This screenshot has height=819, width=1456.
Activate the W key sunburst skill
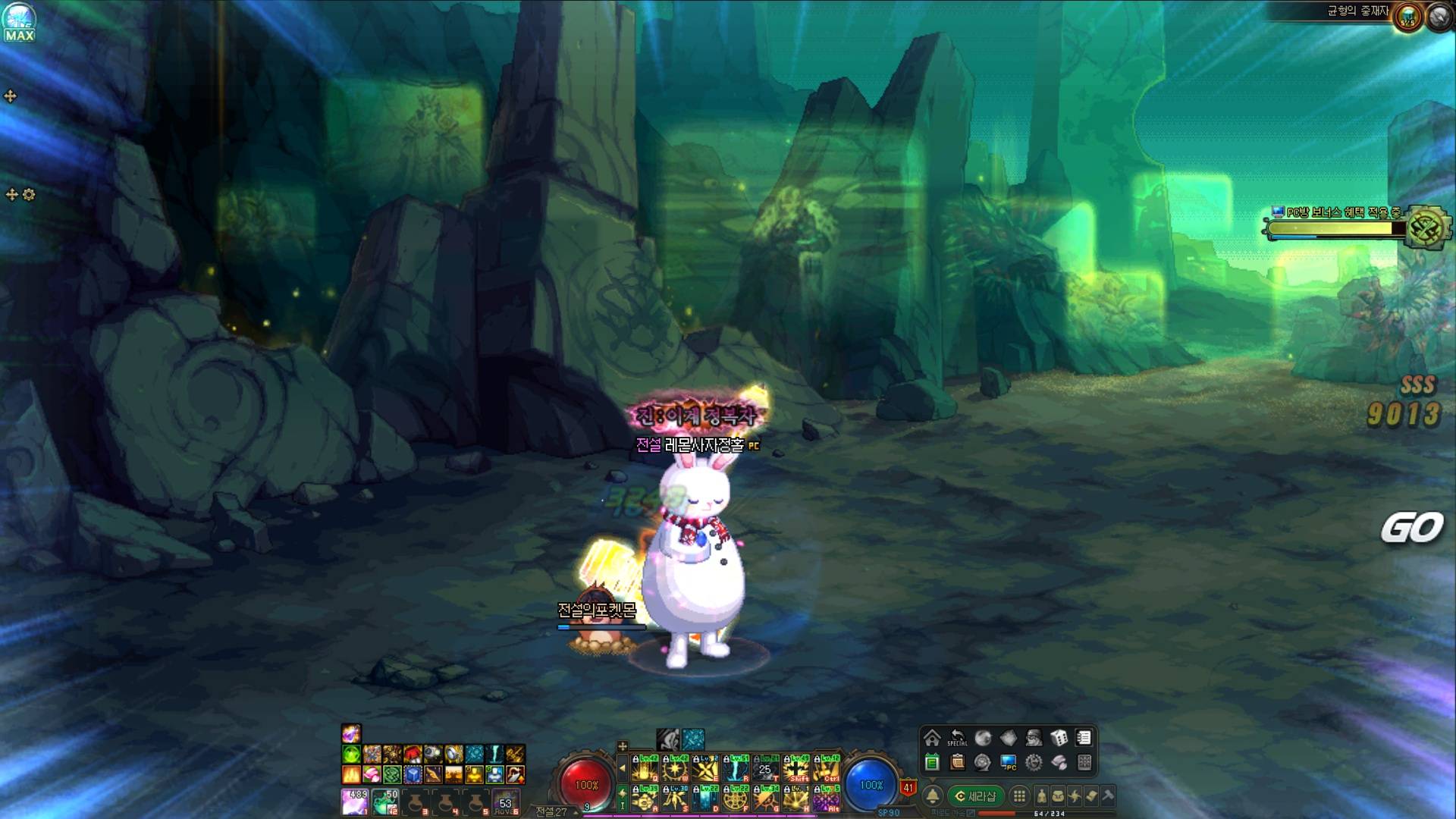coord(675,769)
